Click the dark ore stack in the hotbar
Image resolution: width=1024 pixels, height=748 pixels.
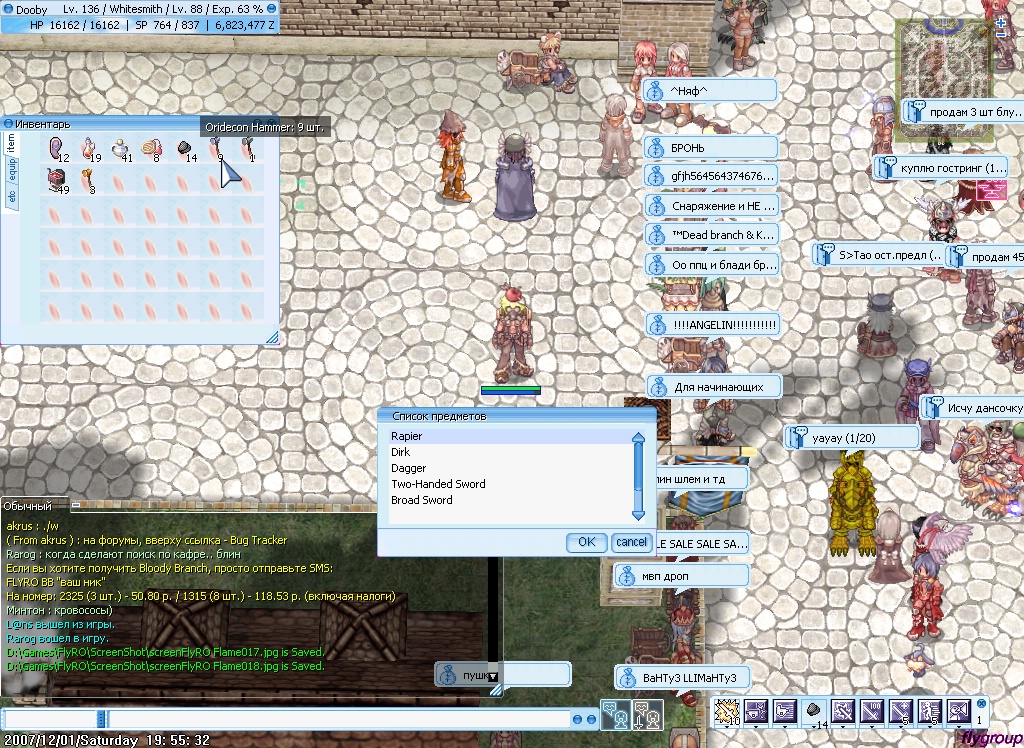[x=814, y=710]
